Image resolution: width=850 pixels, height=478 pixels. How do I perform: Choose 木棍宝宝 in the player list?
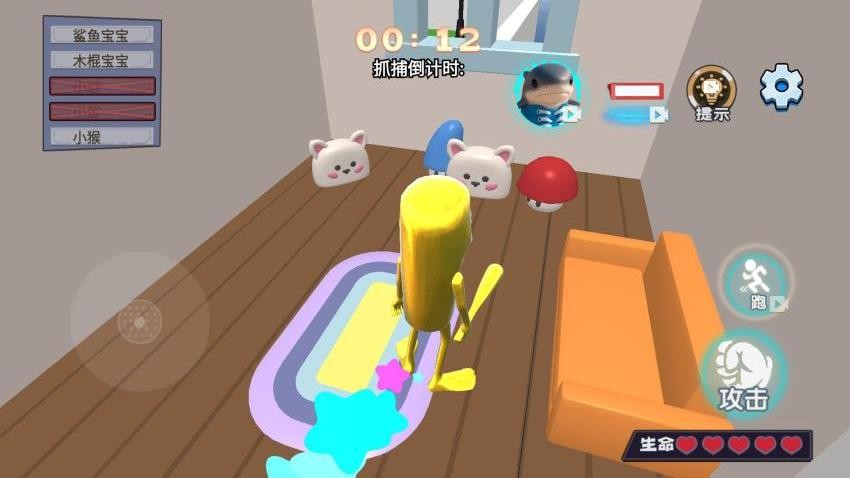tap(102, 61)
